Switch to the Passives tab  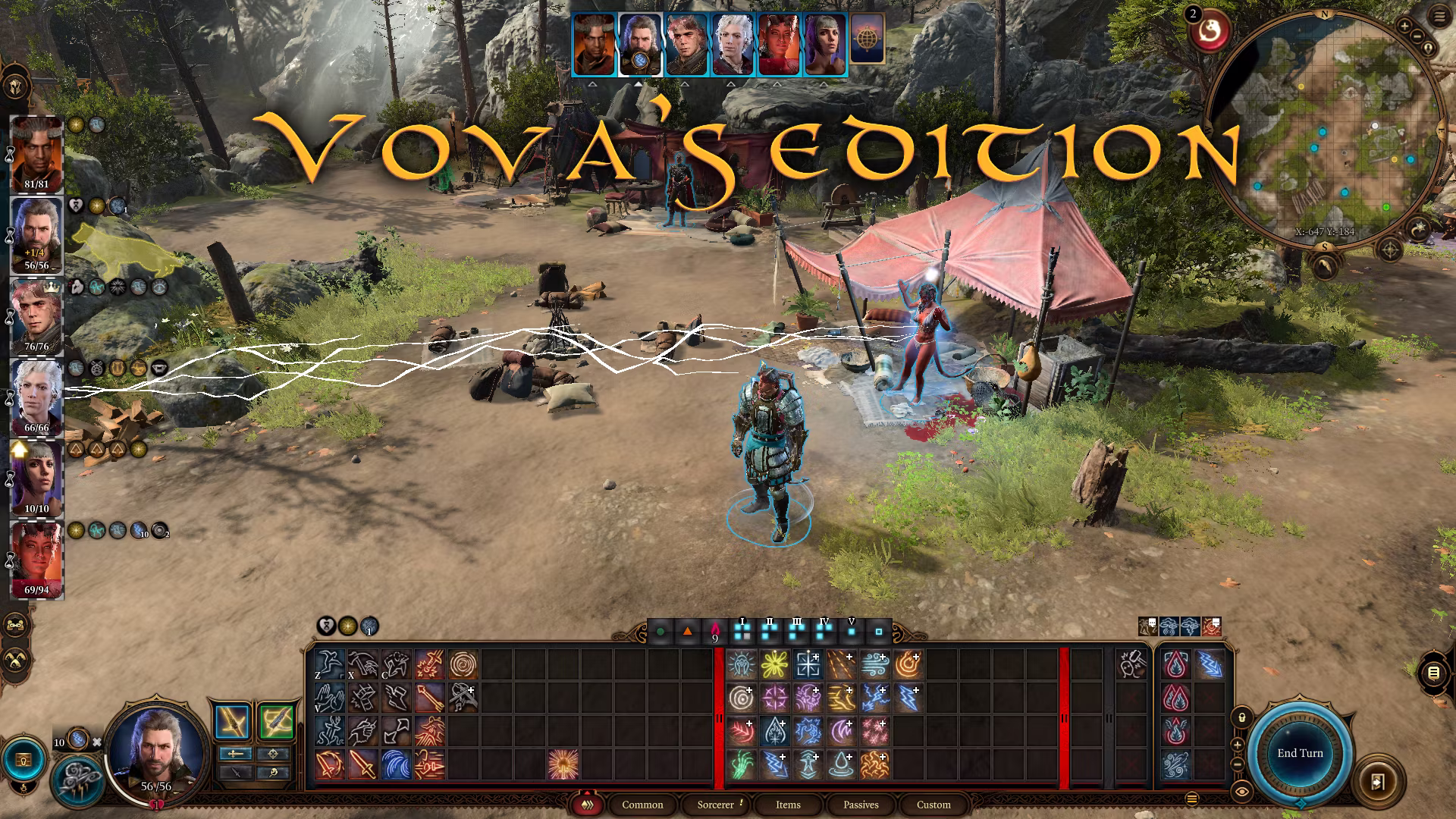pyautogui.click(x=861, y=805)
